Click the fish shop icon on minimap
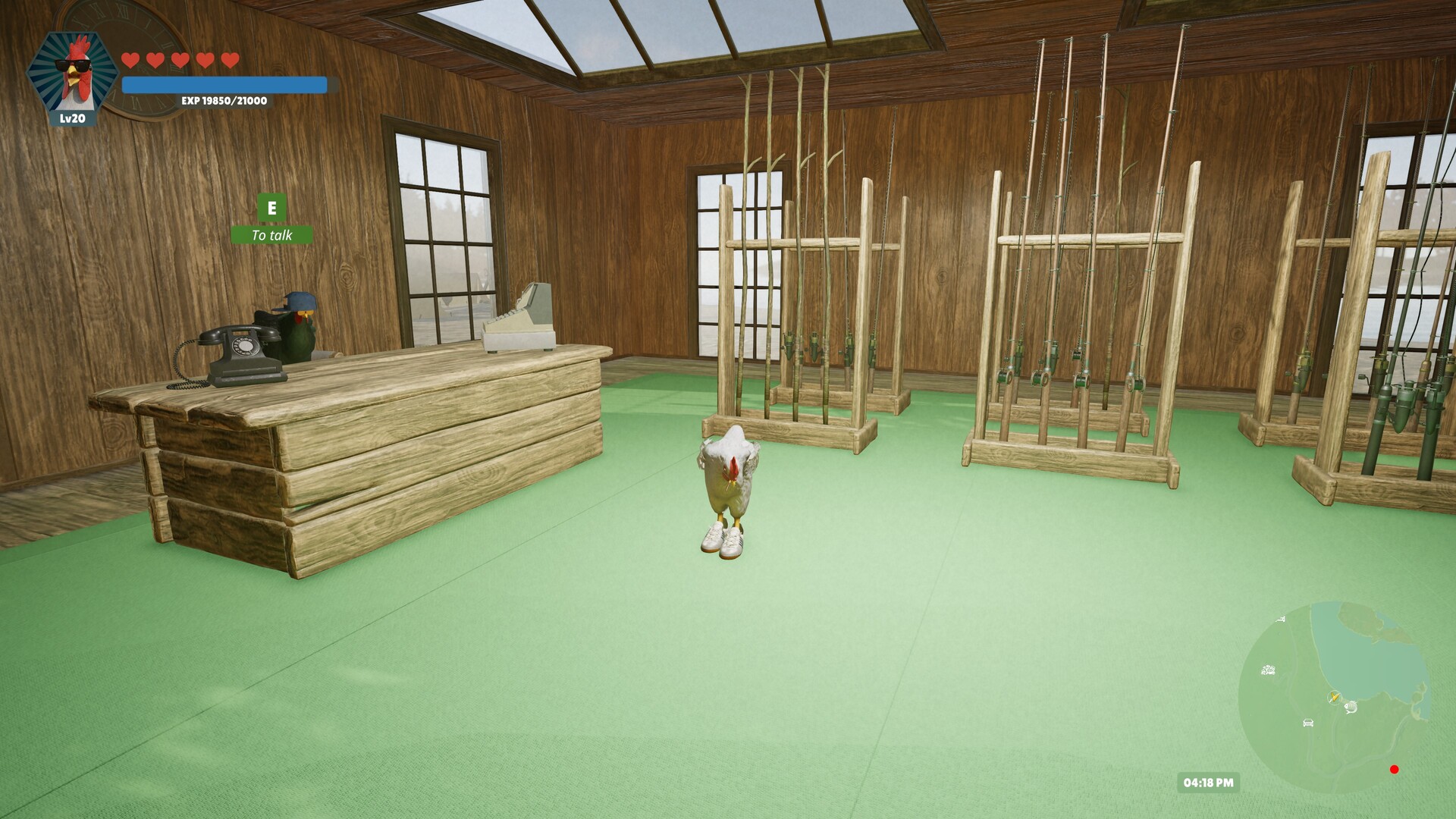Viewport: 1456px width, 819px height. 1351,708
